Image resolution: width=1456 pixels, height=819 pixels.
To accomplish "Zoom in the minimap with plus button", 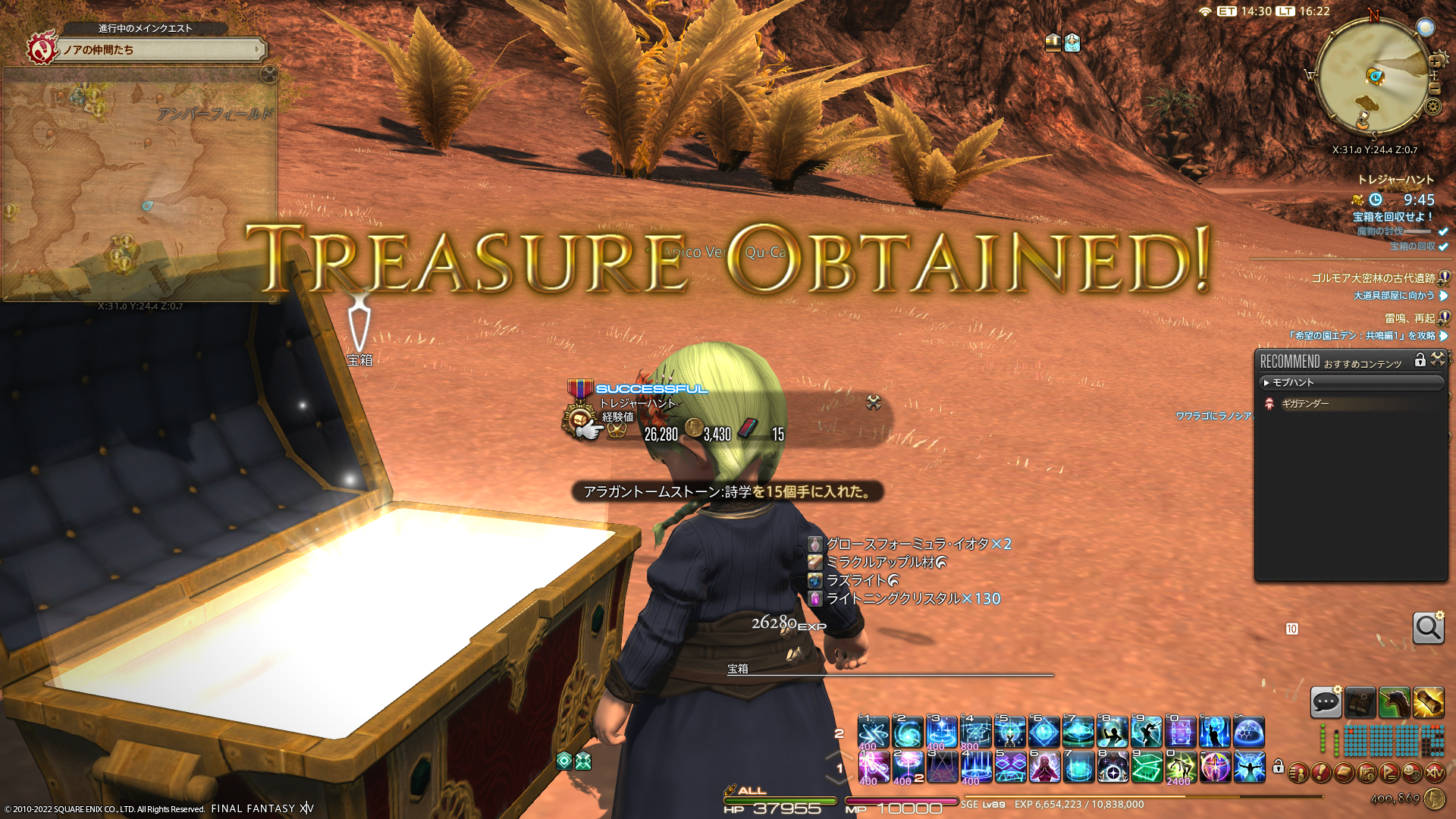I will 1435,62.
